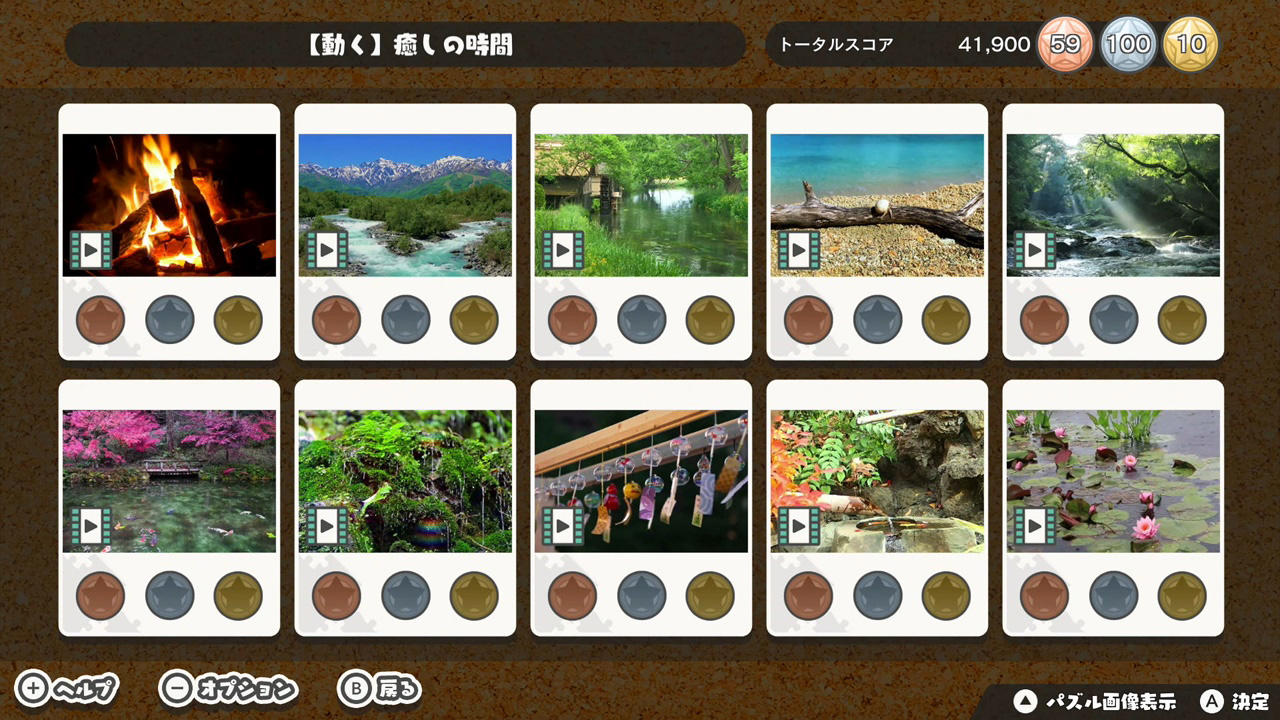
Task: Click the gold medal badge under the driftwood beach puzzle
Action: point(945,320)
